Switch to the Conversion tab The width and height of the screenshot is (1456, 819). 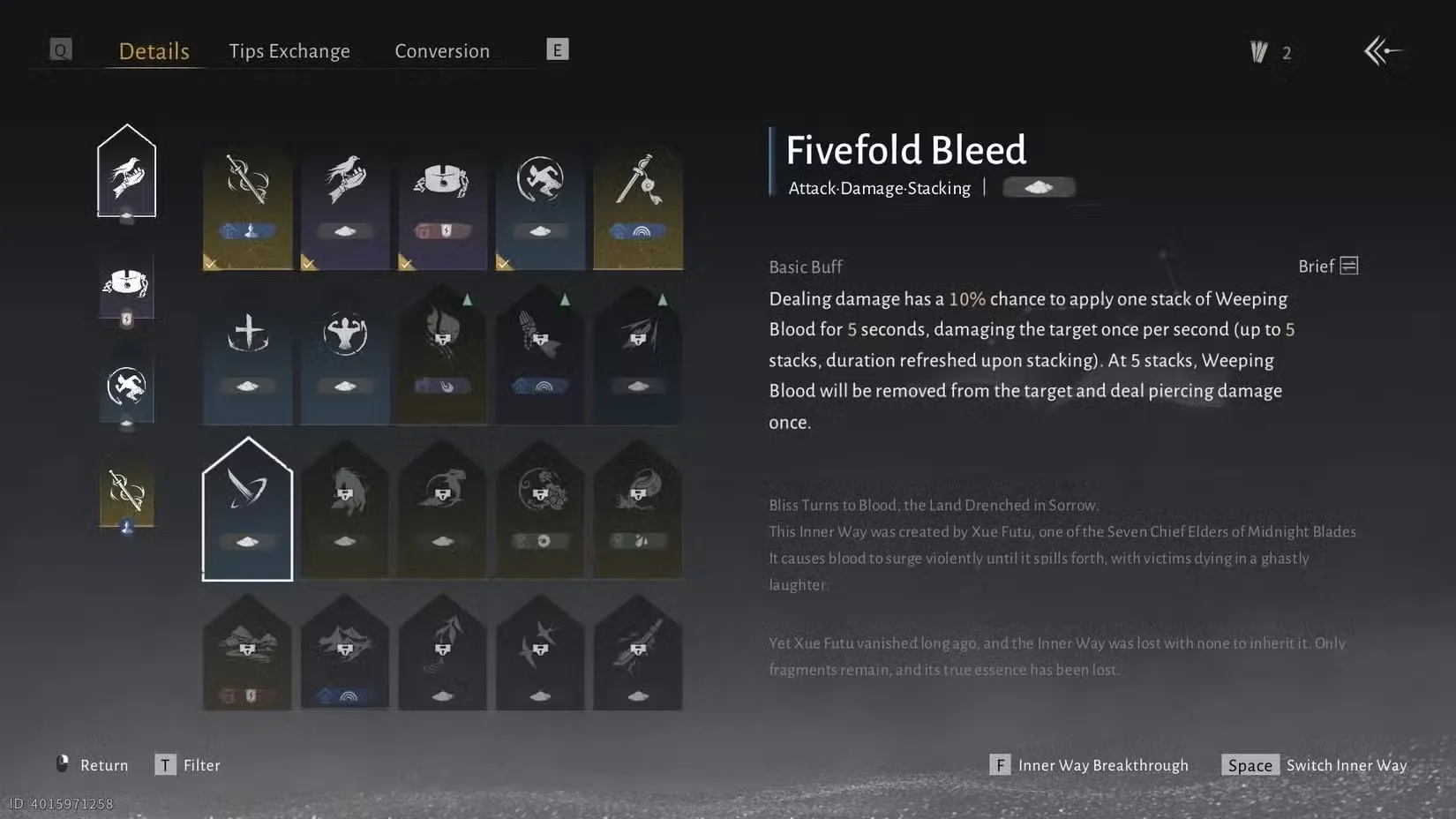click(x=442, y=50)
